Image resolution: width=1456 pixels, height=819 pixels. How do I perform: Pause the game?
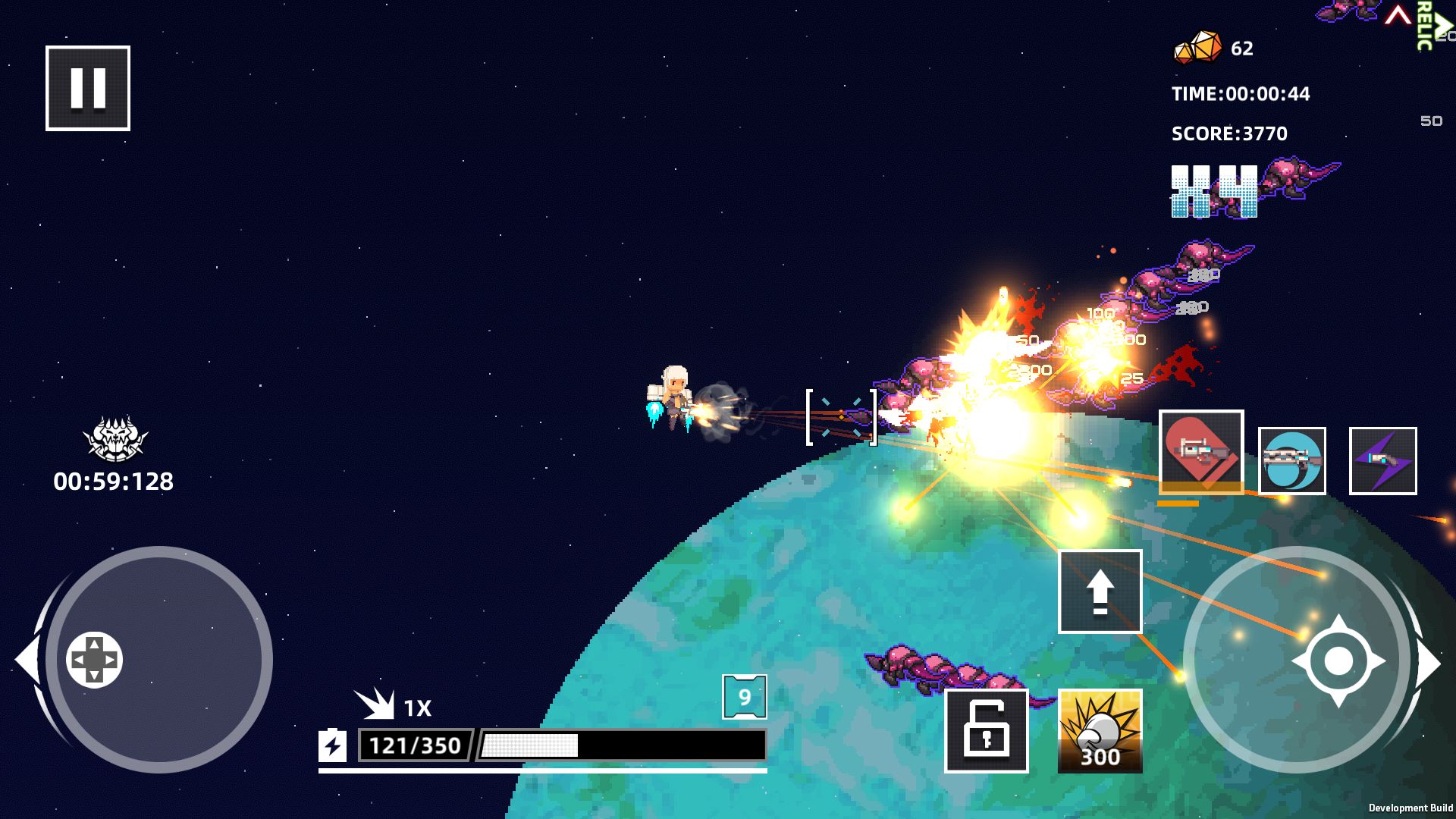88,88
